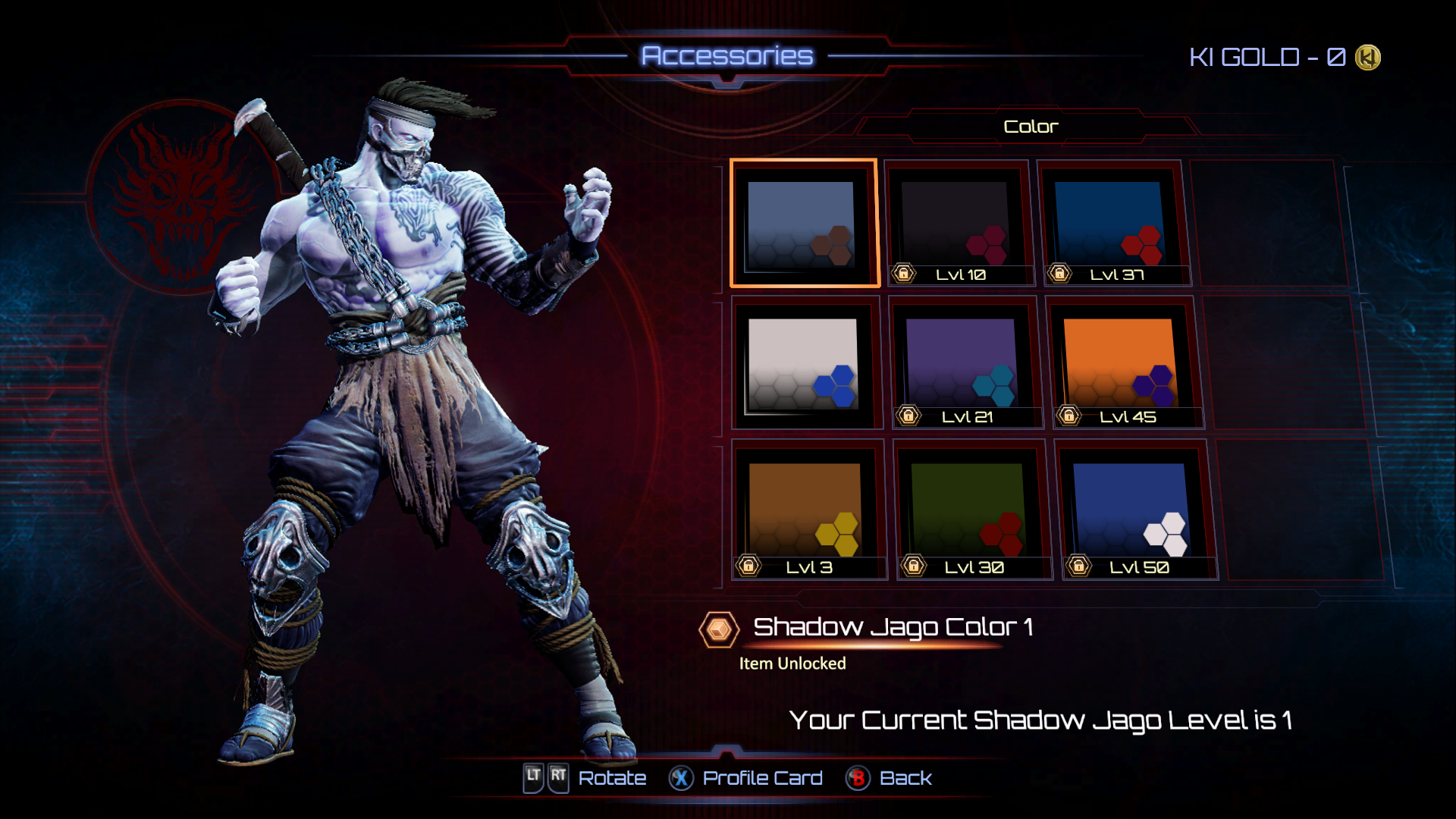
Task: Select the unlocked white color swatch
Action: pos(805,364)
